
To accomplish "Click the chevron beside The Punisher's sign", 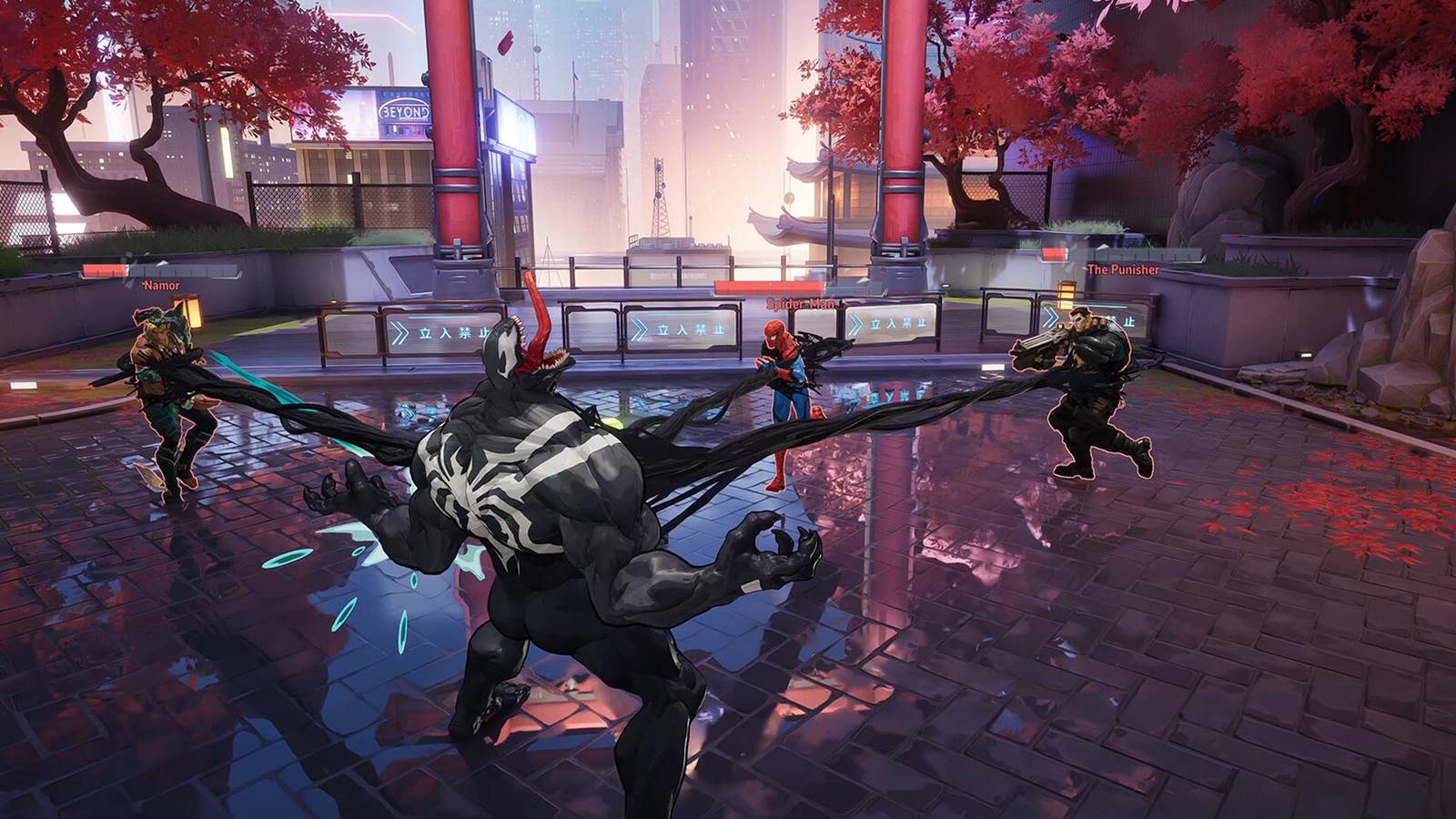I will [x=1052, y=317].
